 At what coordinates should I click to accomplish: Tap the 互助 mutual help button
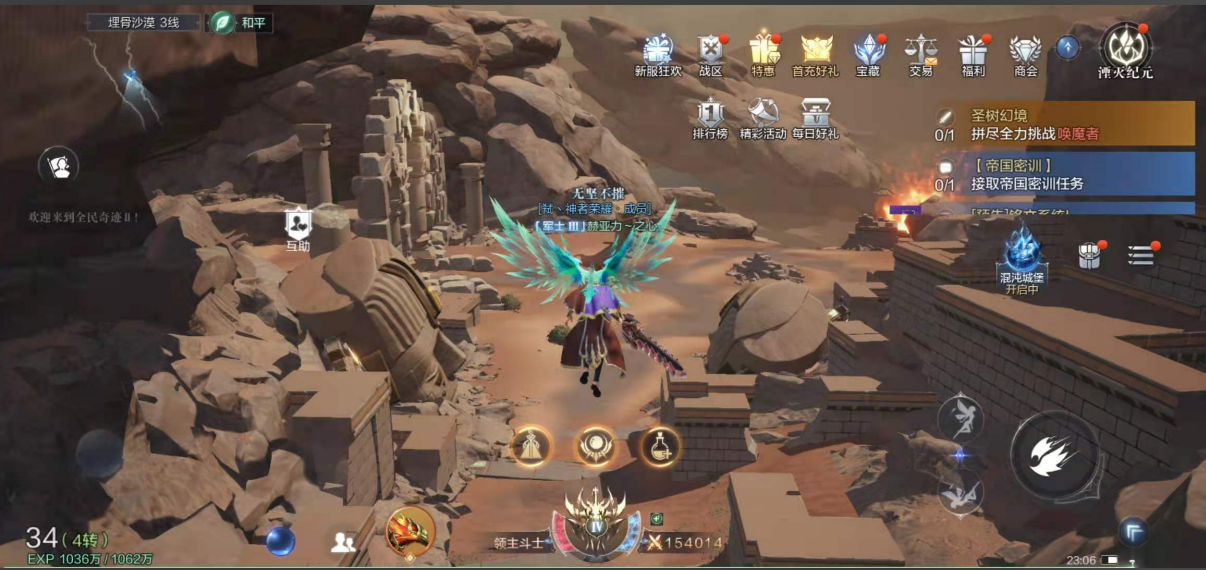298,227
